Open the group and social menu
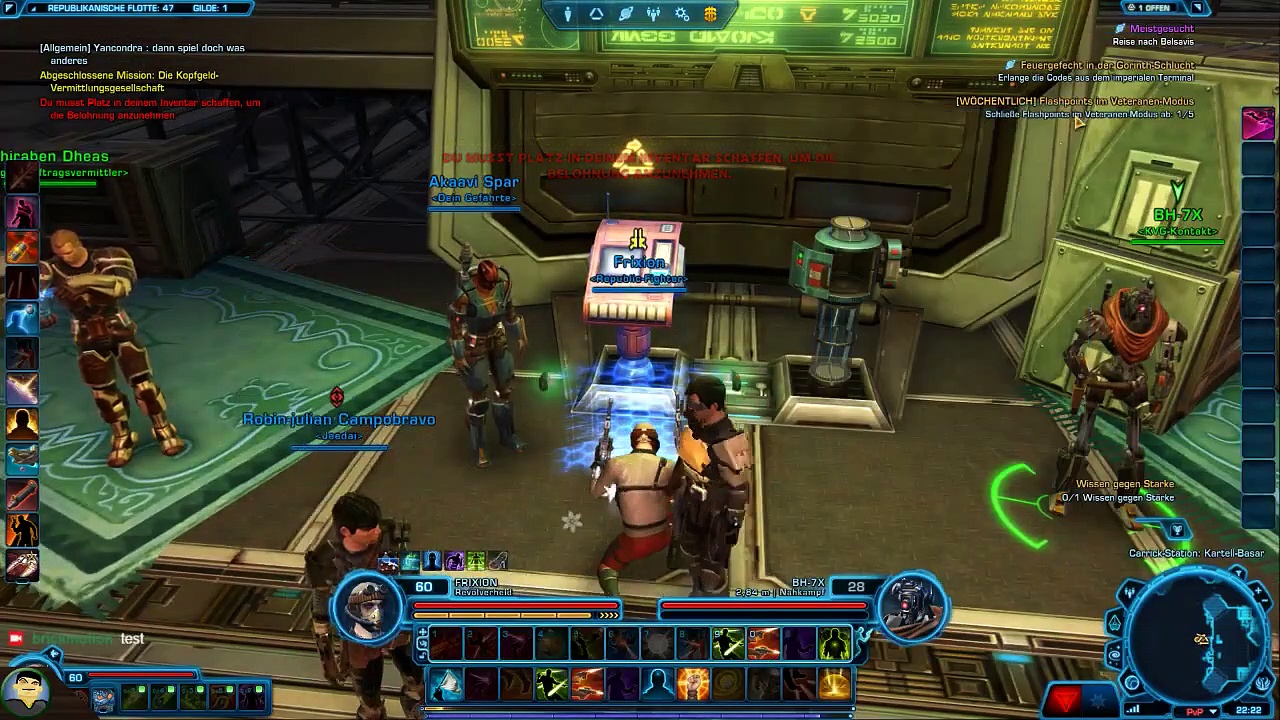Screen dimensions: 1280x720 point(653,14)
